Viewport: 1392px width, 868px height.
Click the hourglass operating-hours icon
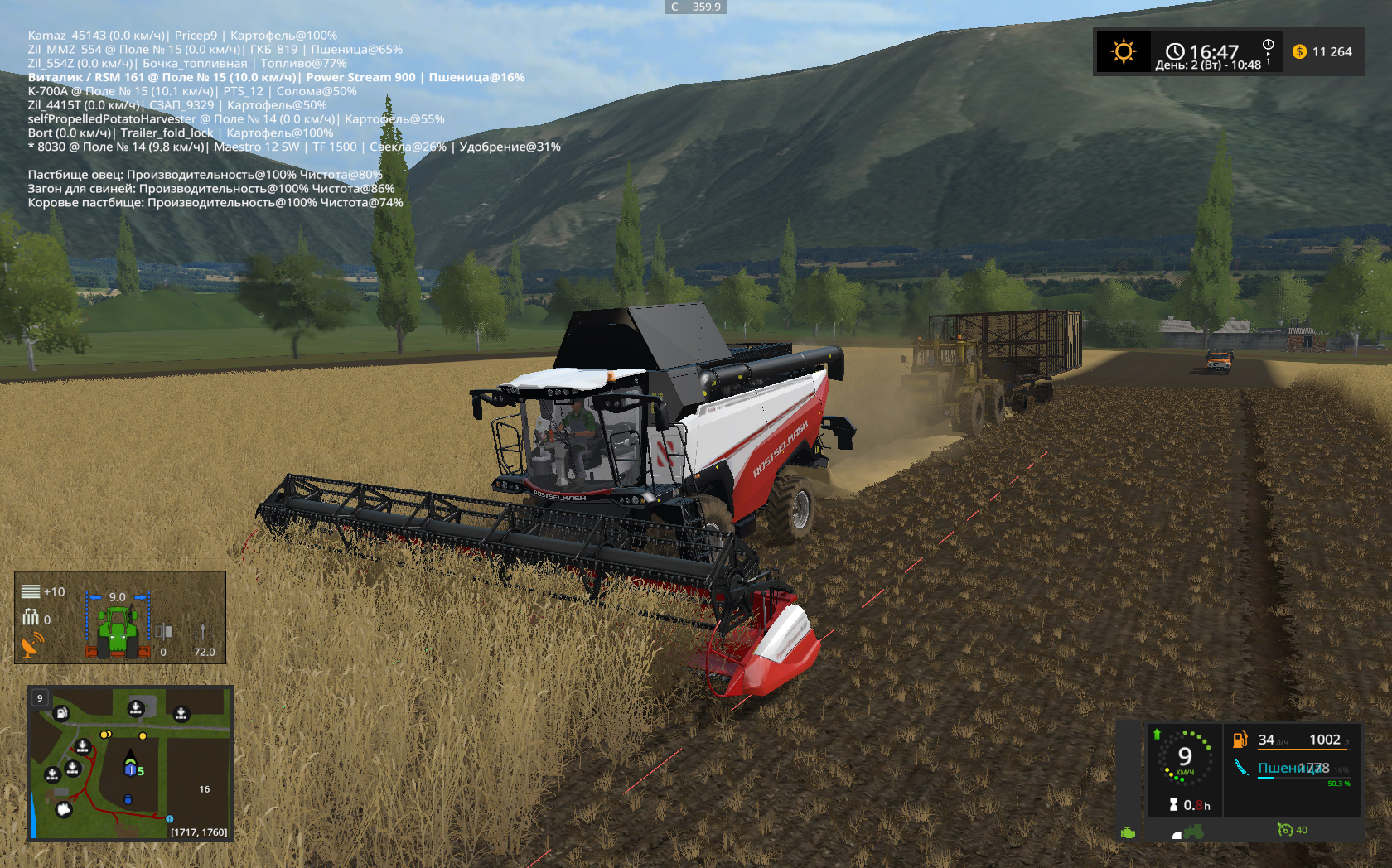pyautogui.click(x=1173, y=804)
